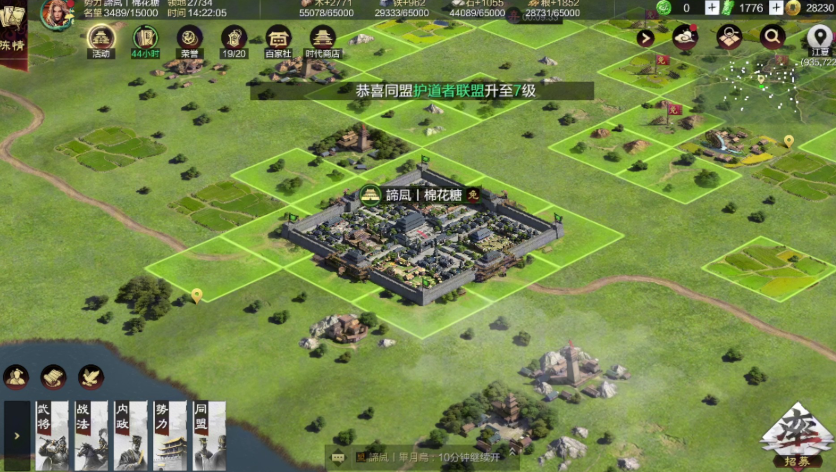Open the 活动 events menu
This screenshot has width=836, height=472.
[101, 39]
